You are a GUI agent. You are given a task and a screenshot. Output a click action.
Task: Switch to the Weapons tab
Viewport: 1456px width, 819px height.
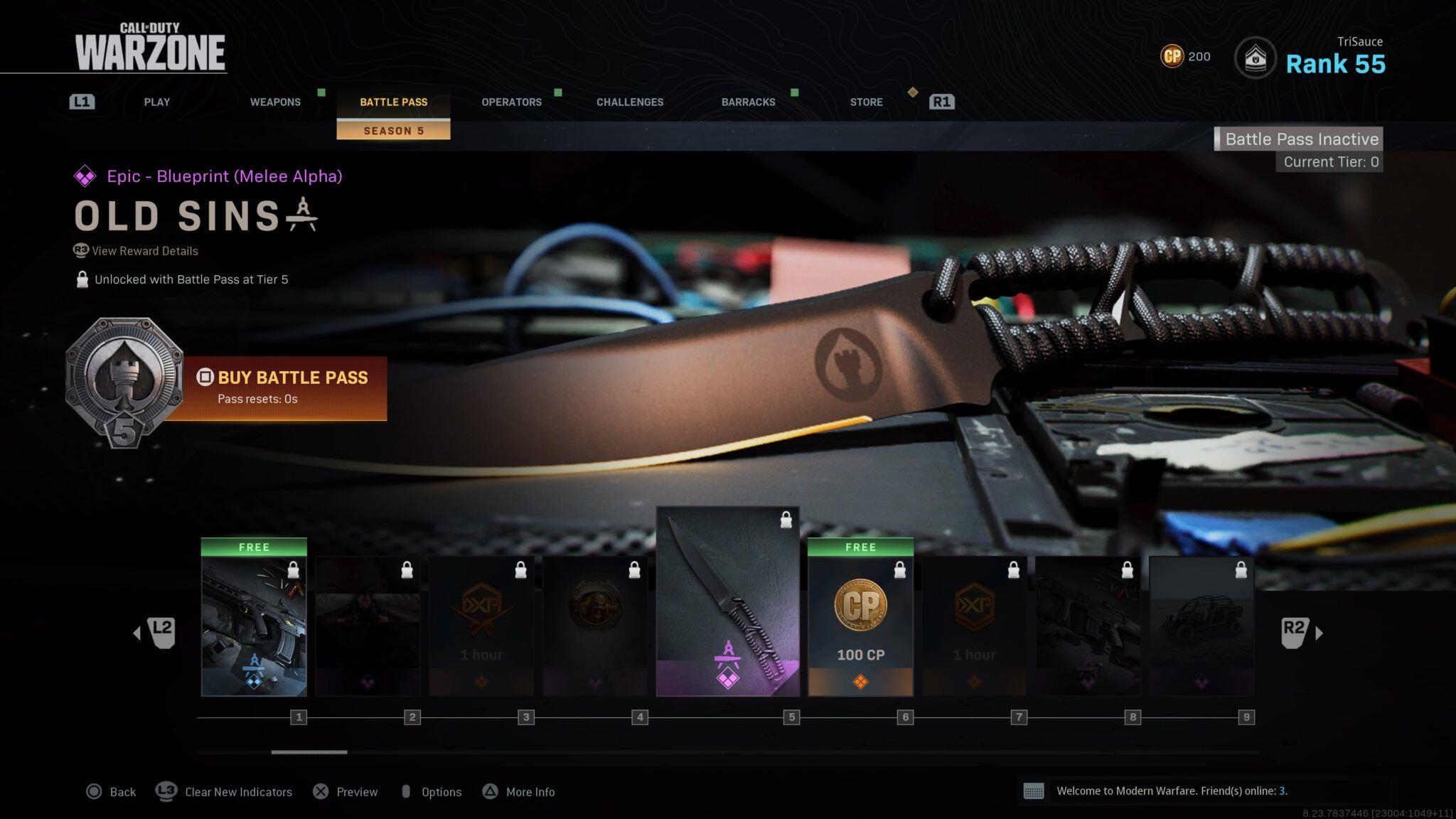coord(275,102)
